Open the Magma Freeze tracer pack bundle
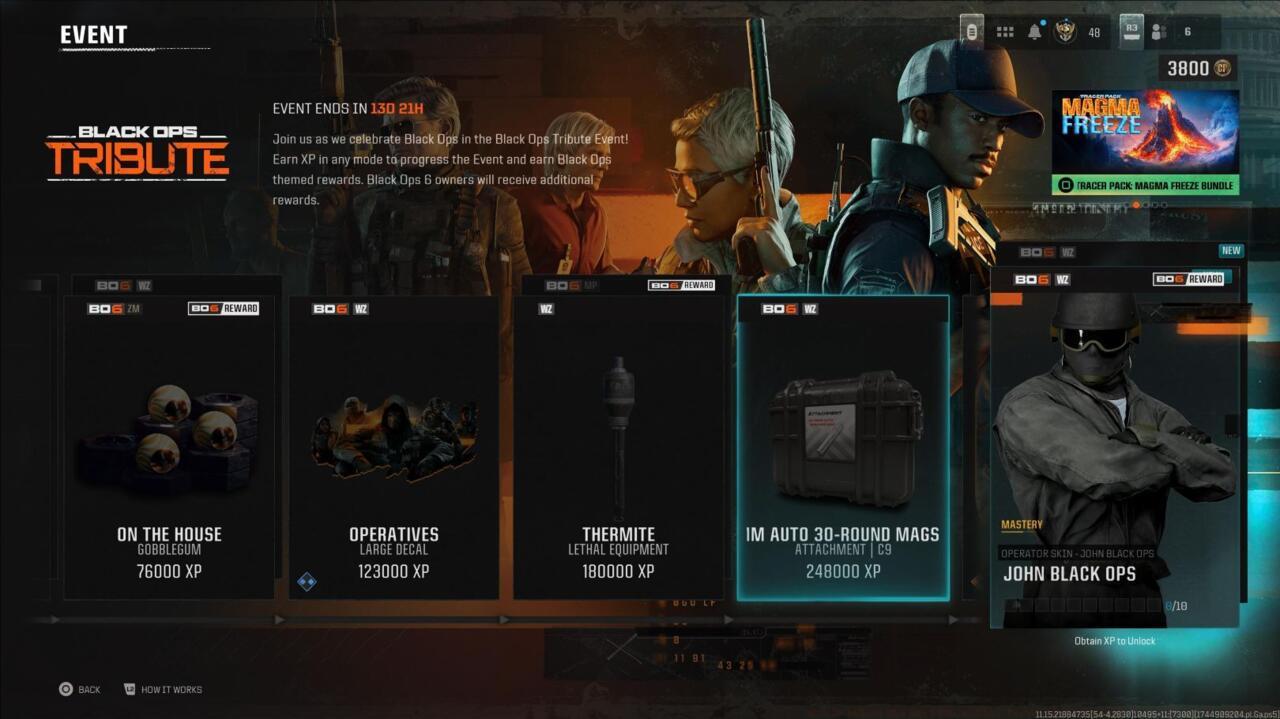Image resolution: width=1280 pixels, height=719 pixels. [x=1145, y=142]
